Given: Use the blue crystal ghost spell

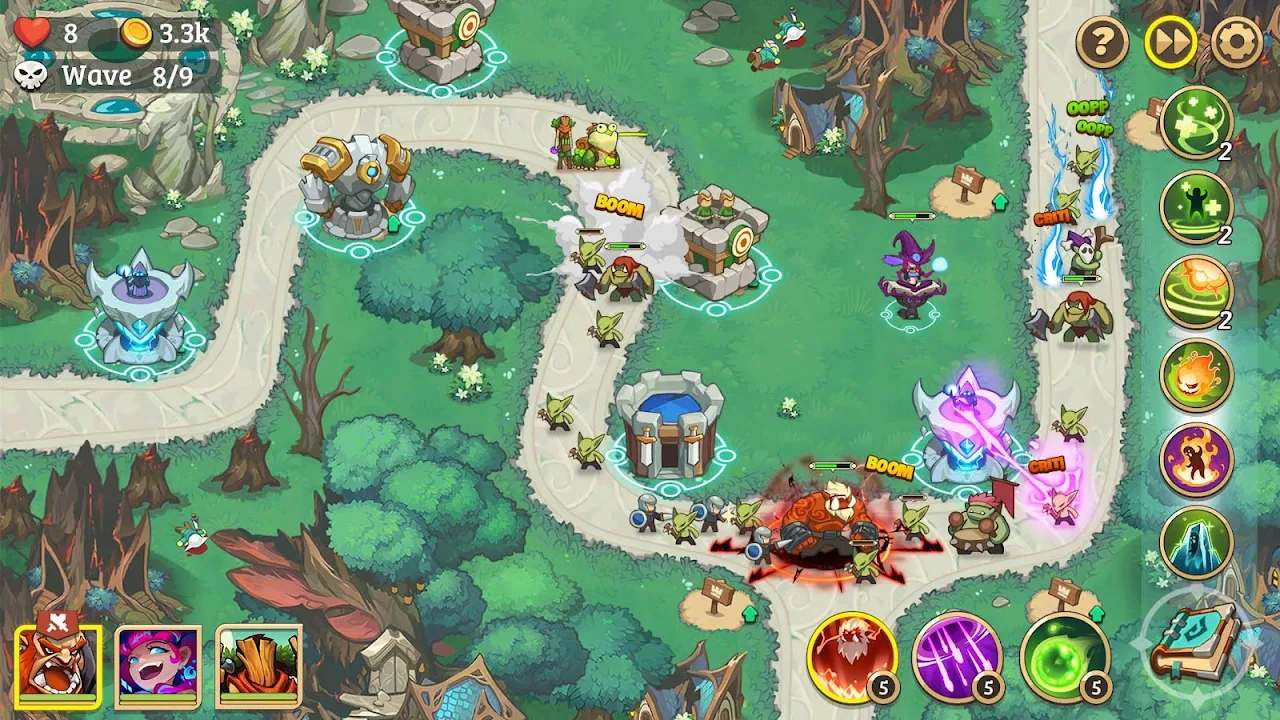Looking at the screenshot, I should point(1196,543).
